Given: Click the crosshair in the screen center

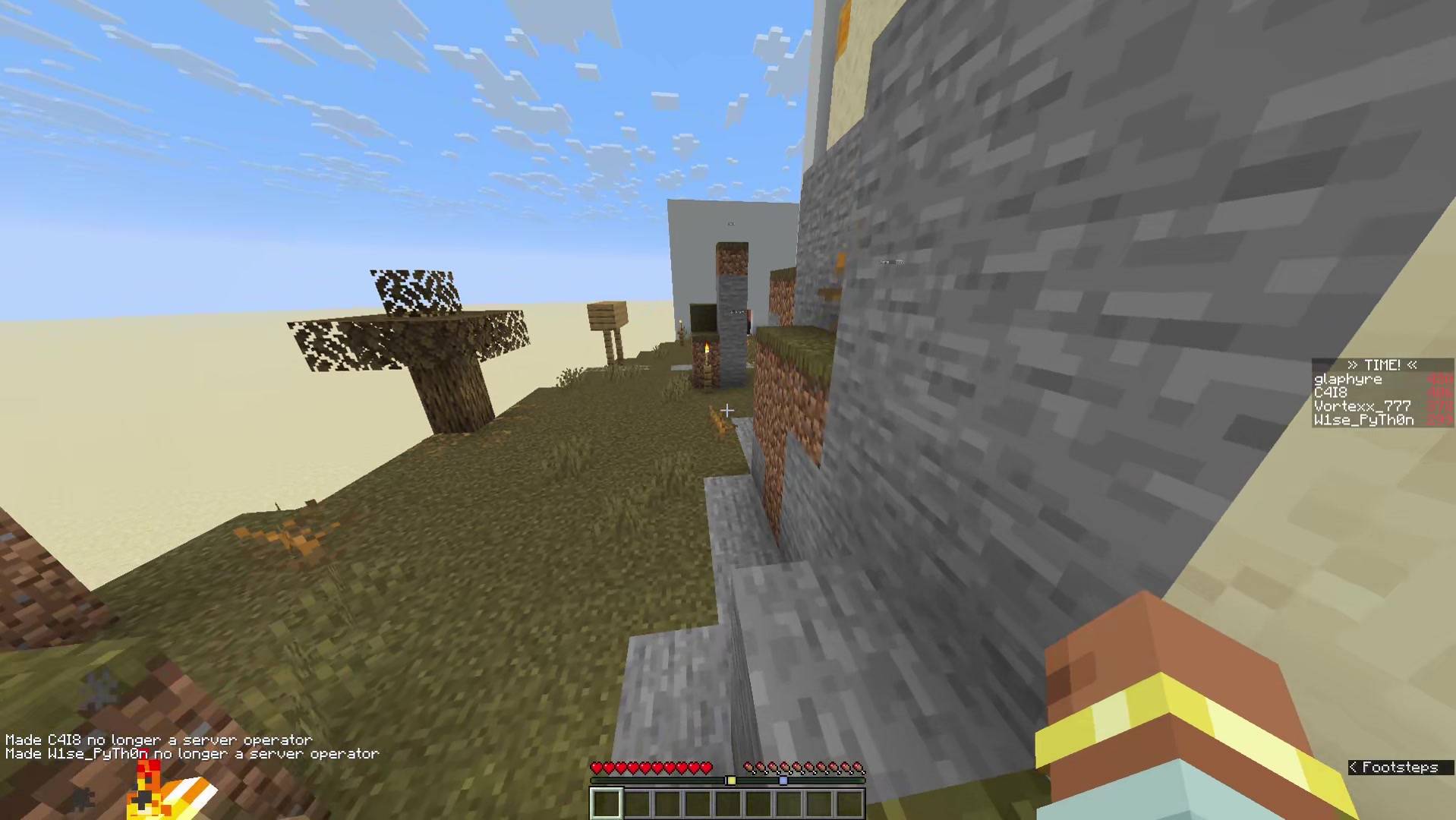Looking at the screenshot, I should (x=726, y=410).
